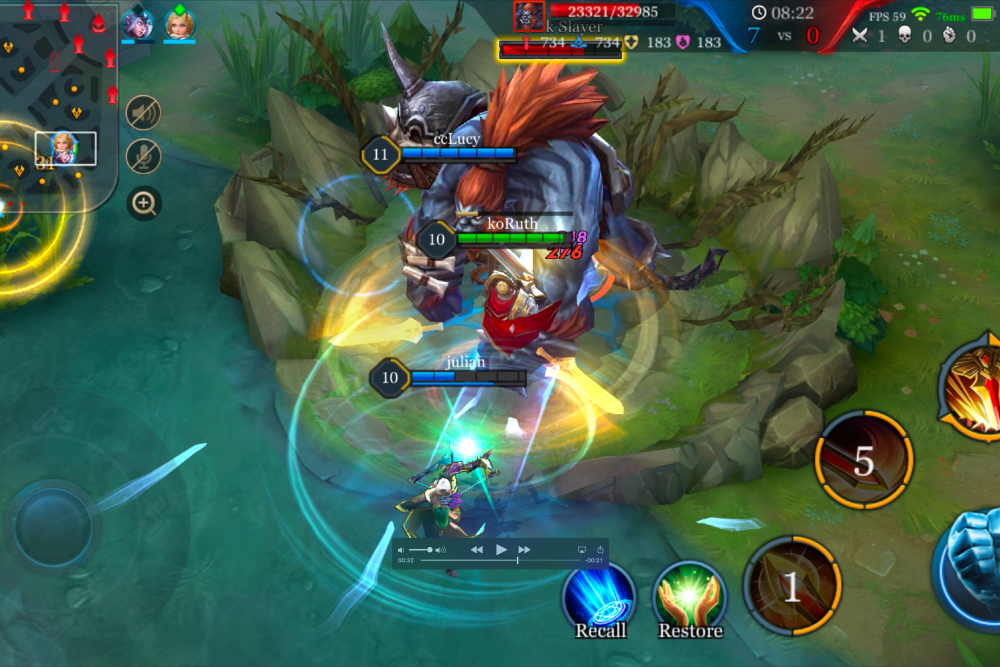Select the skill showing a 5-second cooldown

863,460
